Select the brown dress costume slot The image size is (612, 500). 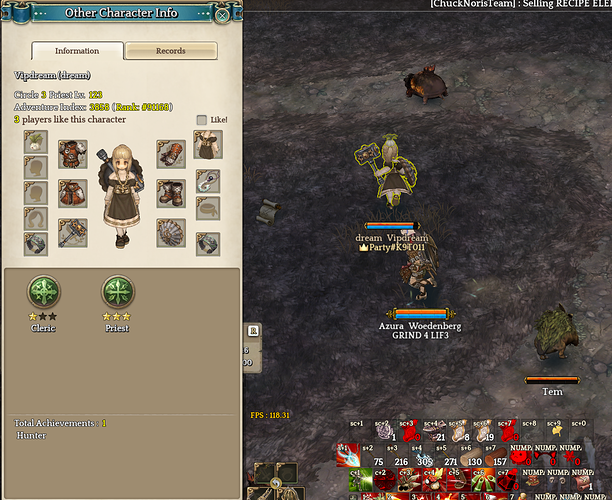(x=208, y=145)
